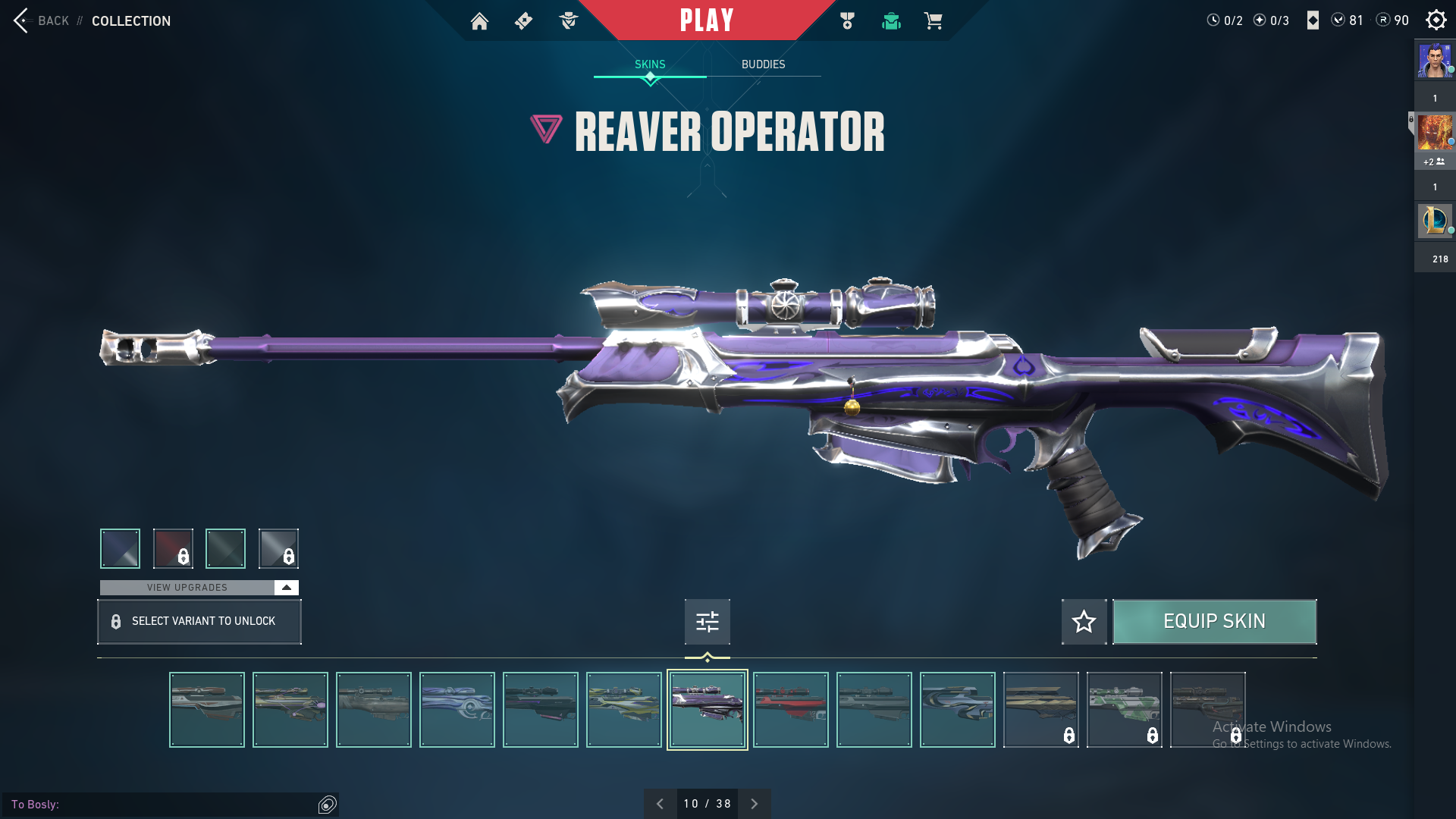This screenshot has width=1456, height=819.
Task: Switch to the Buddies tab
Action: [x=763, y=64]
